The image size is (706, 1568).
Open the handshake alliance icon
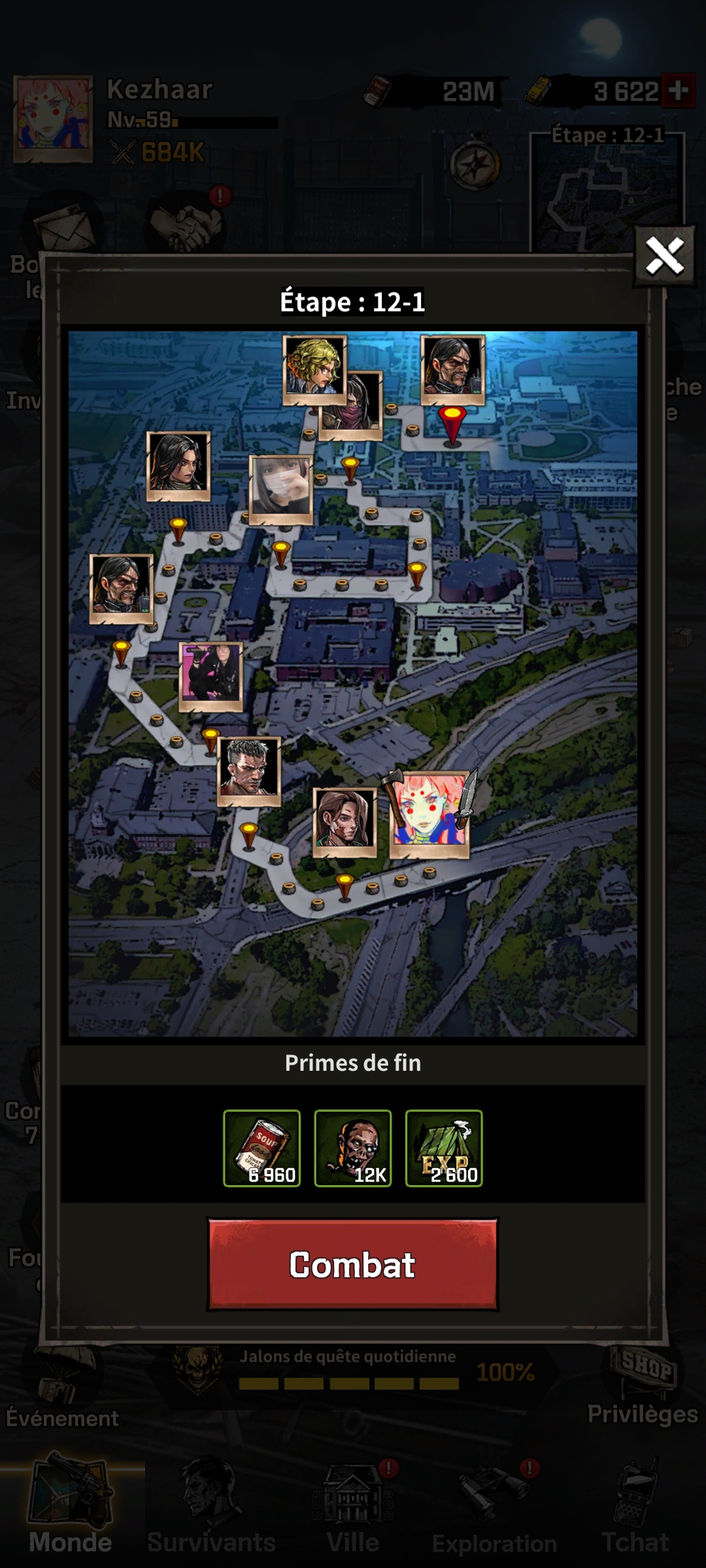tap(188, 224)
